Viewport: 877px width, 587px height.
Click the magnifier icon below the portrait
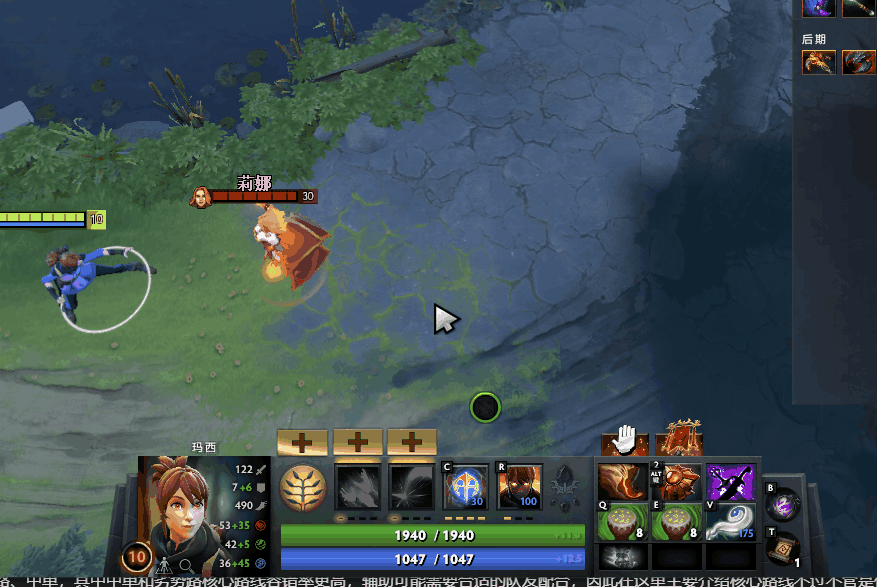point(187,567)
